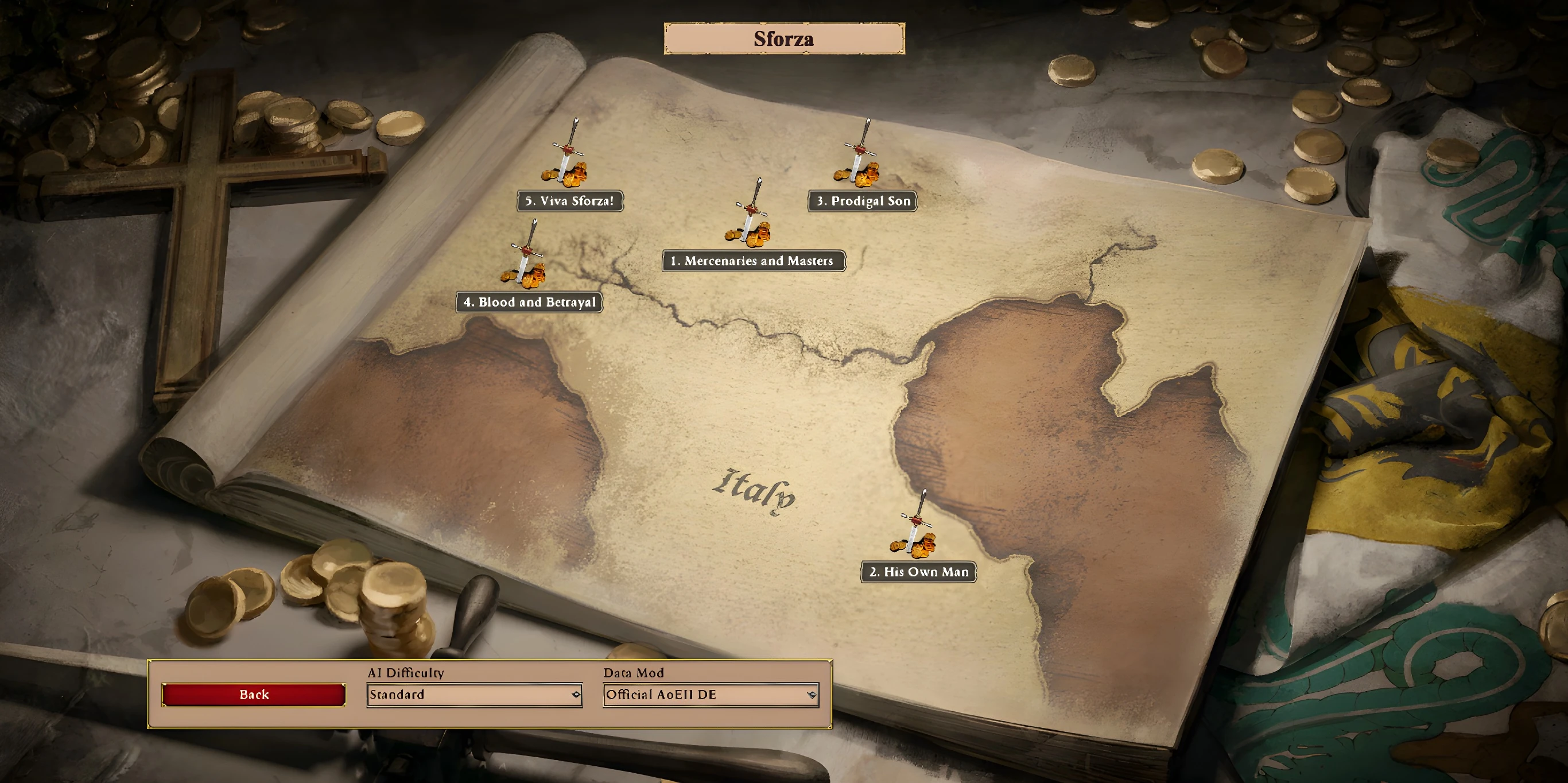Open the AI Difficulty dropdown
This screenshot has height=783, width=1568.
[474, 695]
